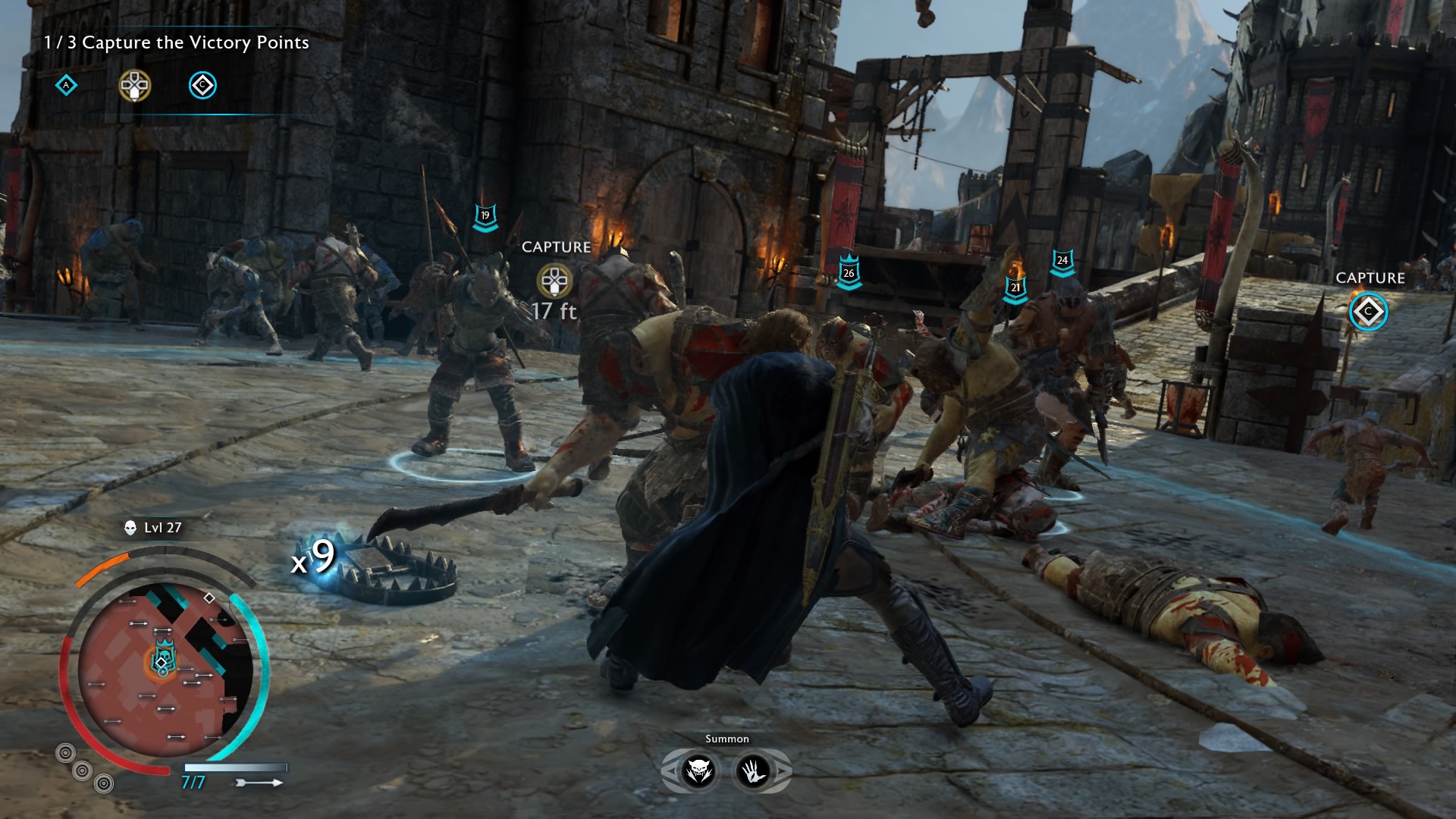Image resolution: width=1456 pixels, height=819 pixels.
Task: Select the level 24 ally marker
Action: pos(1062,262)
